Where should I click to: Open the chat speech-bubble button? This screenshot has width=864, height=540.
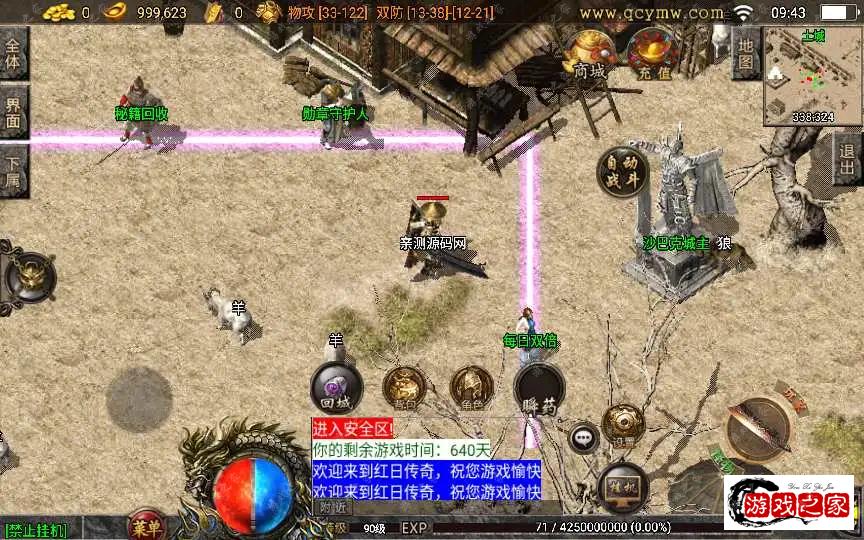[x=583, y=437]
